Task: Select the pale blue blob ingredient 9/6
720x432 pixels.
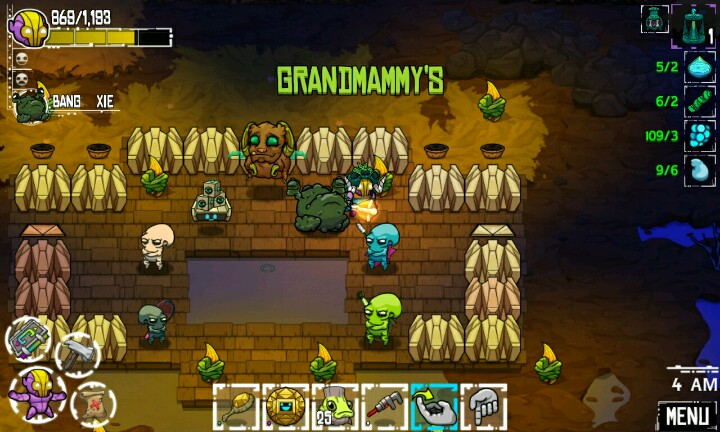Action: coord(699,170)
